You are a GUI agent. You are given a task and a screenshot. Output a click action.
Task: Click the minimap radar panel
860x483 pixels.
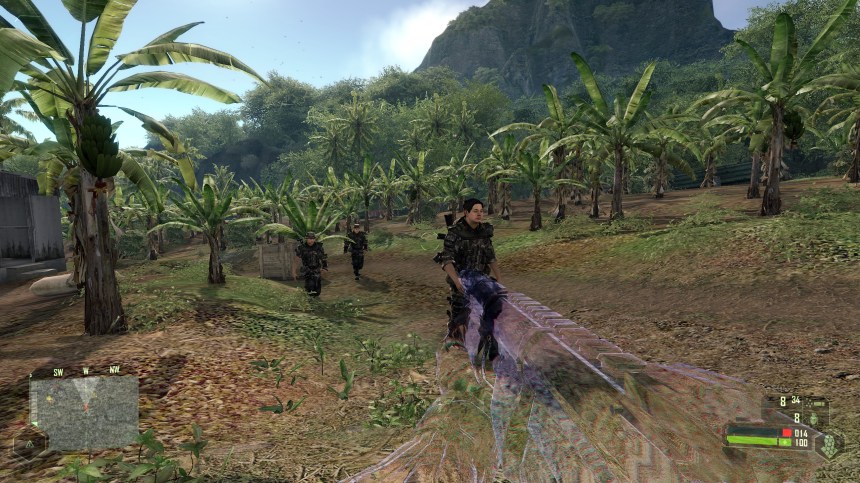click(84, 412)
